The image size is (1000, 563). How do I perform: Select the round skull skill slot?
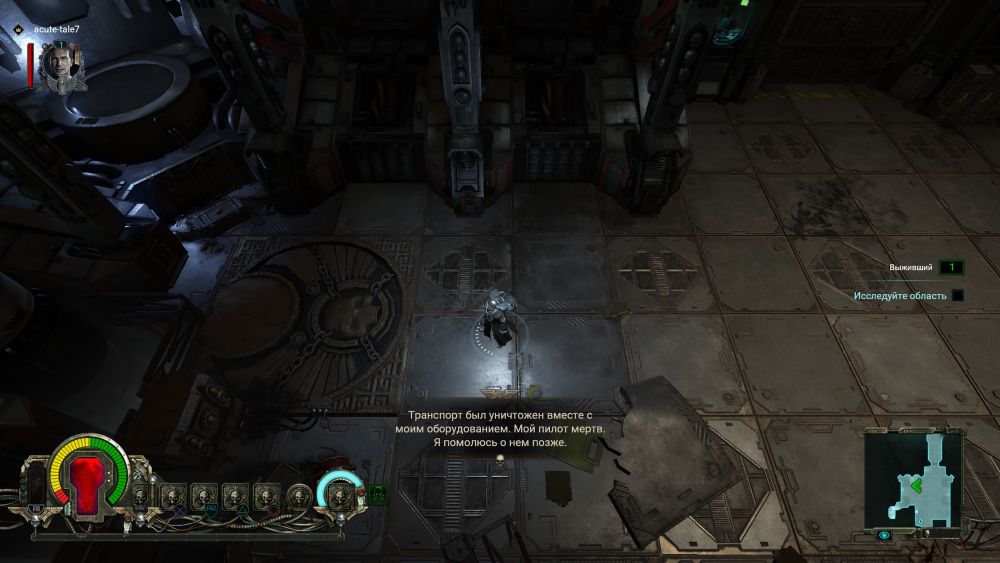pyautogui.click(x=298, y=494)
